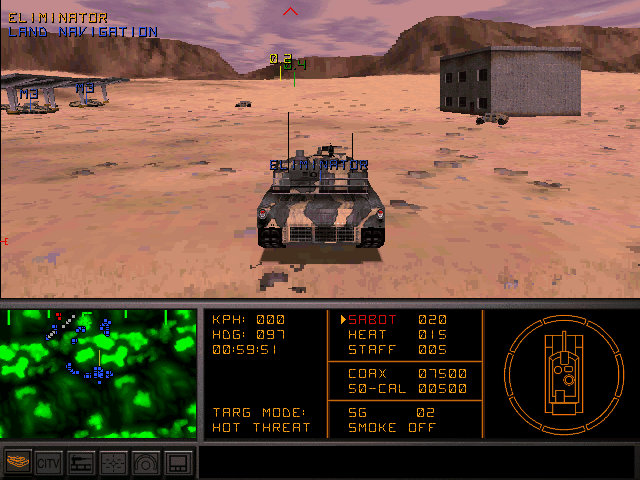Open the monitor display view button

[x=177, y=463]
